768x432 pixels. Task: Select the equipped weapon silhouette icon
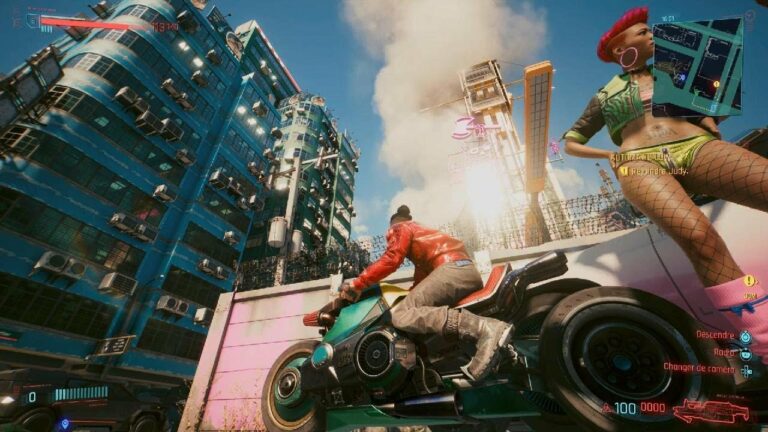pyautogui.click(x=710, y=410)
